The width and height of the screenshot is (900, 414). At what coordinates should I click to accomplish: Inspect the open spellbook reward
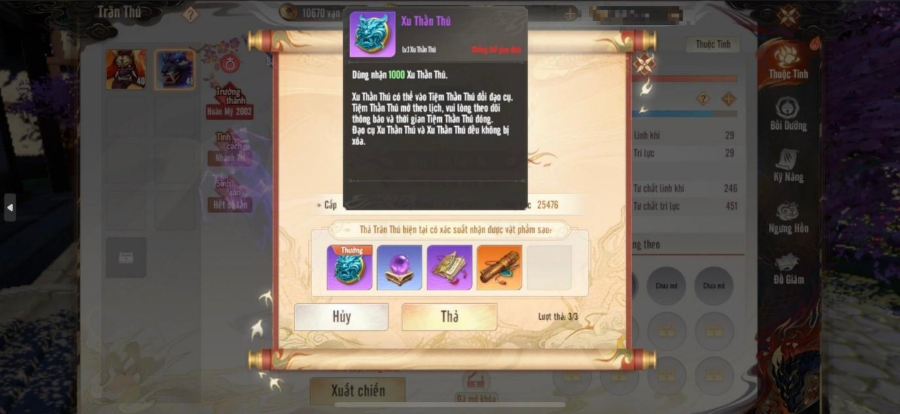point(449,267)
